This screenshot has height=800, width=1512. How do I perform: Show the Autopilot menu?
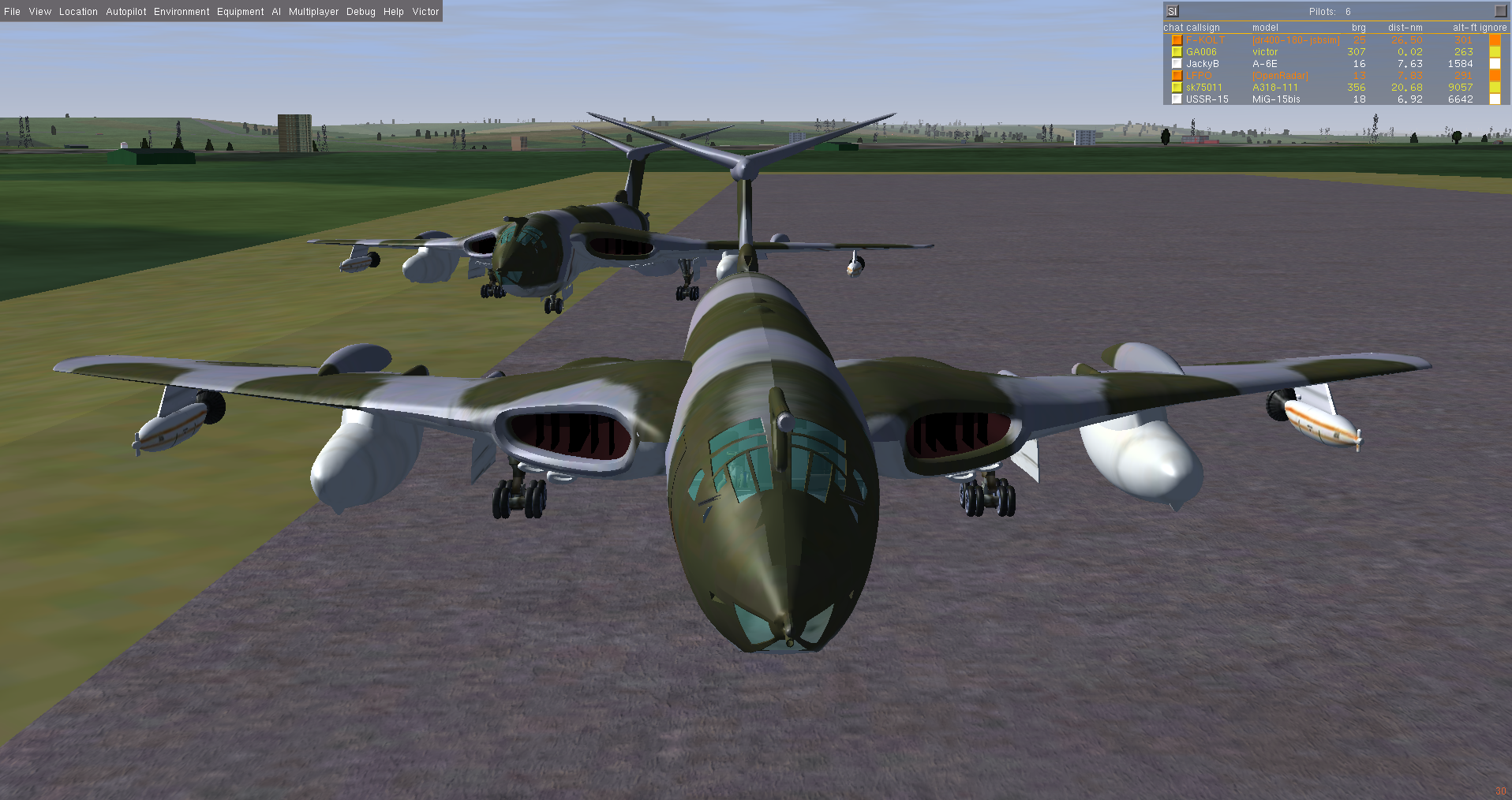pos(126,12)
